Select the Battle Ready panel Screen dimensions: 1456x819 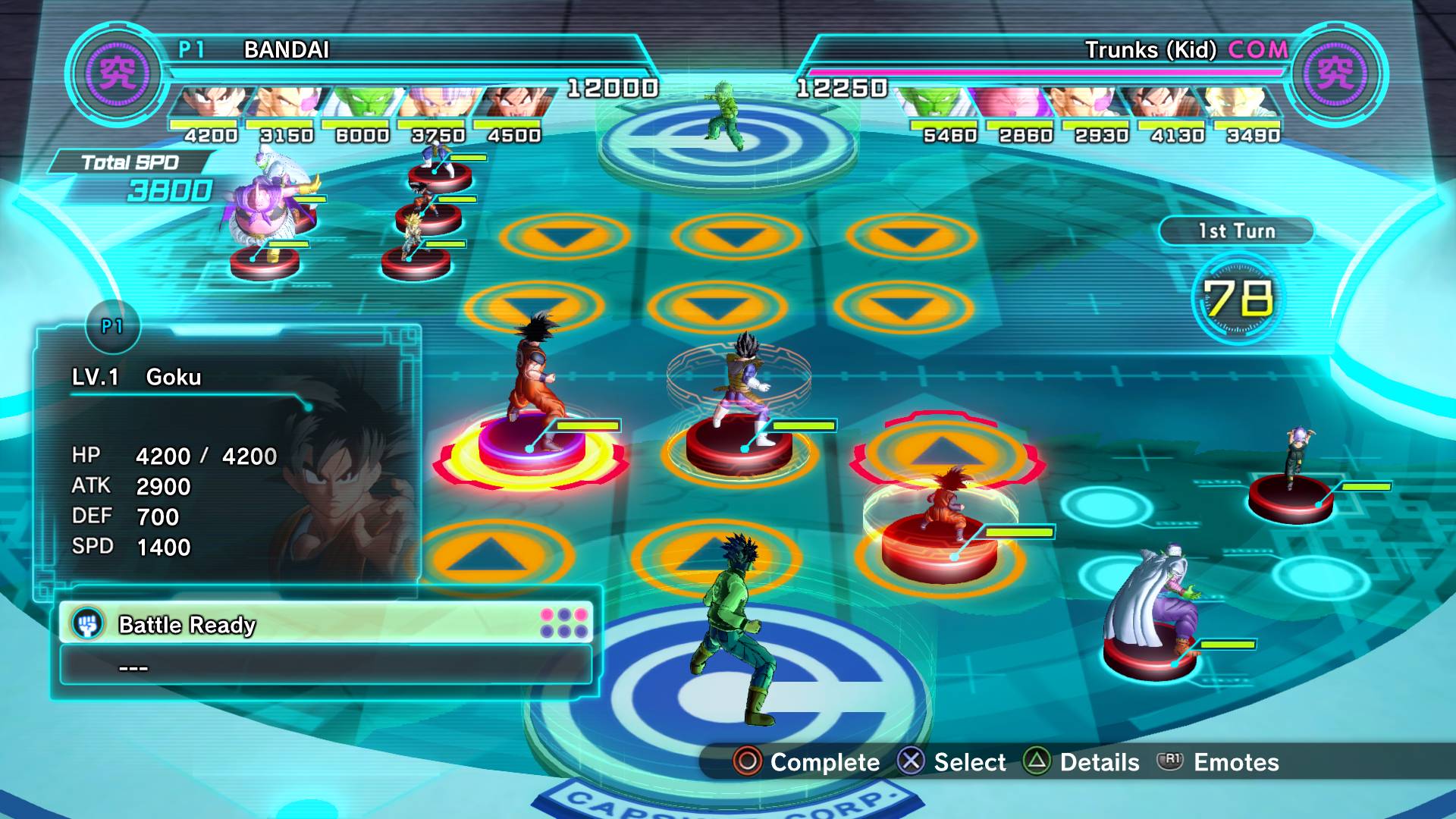(325, 624)
